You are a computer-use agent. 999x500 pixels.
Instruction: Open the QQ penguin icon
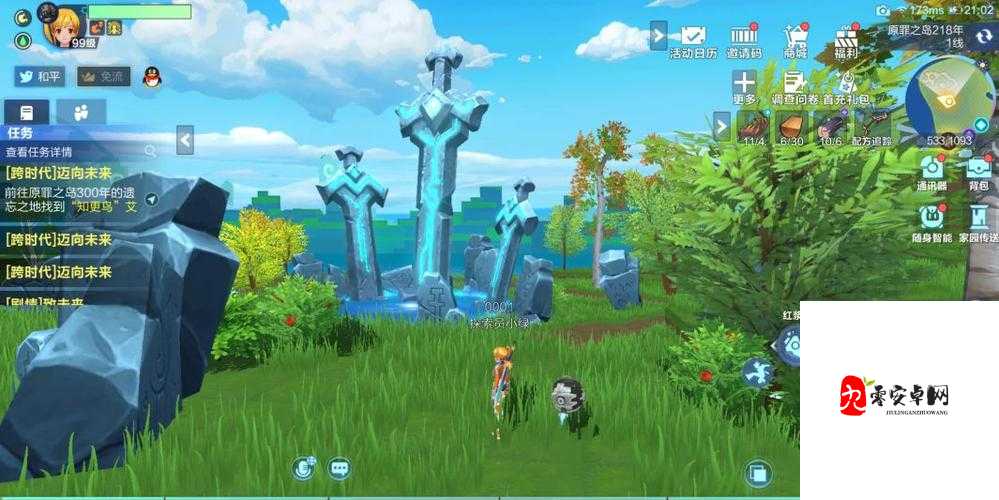[152, 76]
